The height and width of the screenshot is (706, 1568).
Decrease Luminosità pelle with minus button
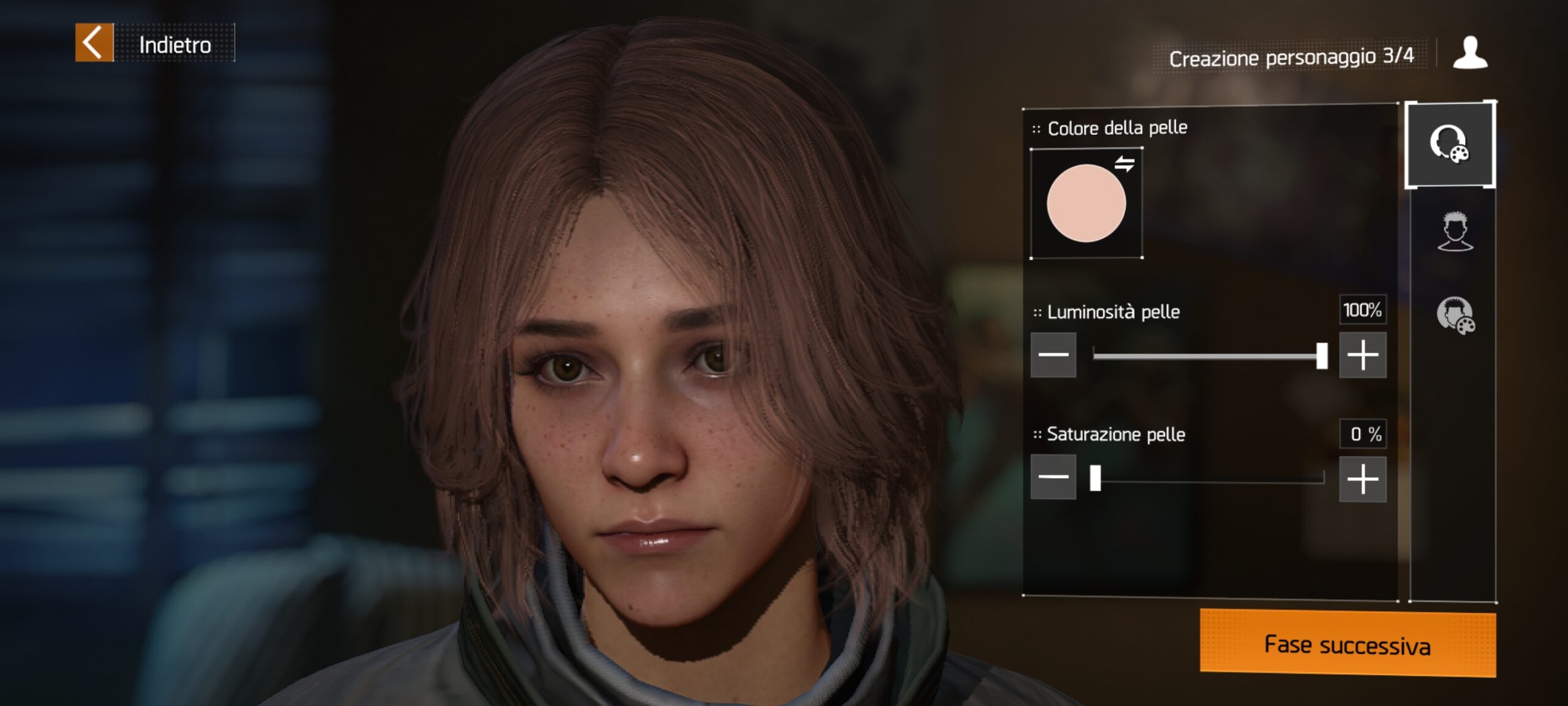click(1053, 355)
